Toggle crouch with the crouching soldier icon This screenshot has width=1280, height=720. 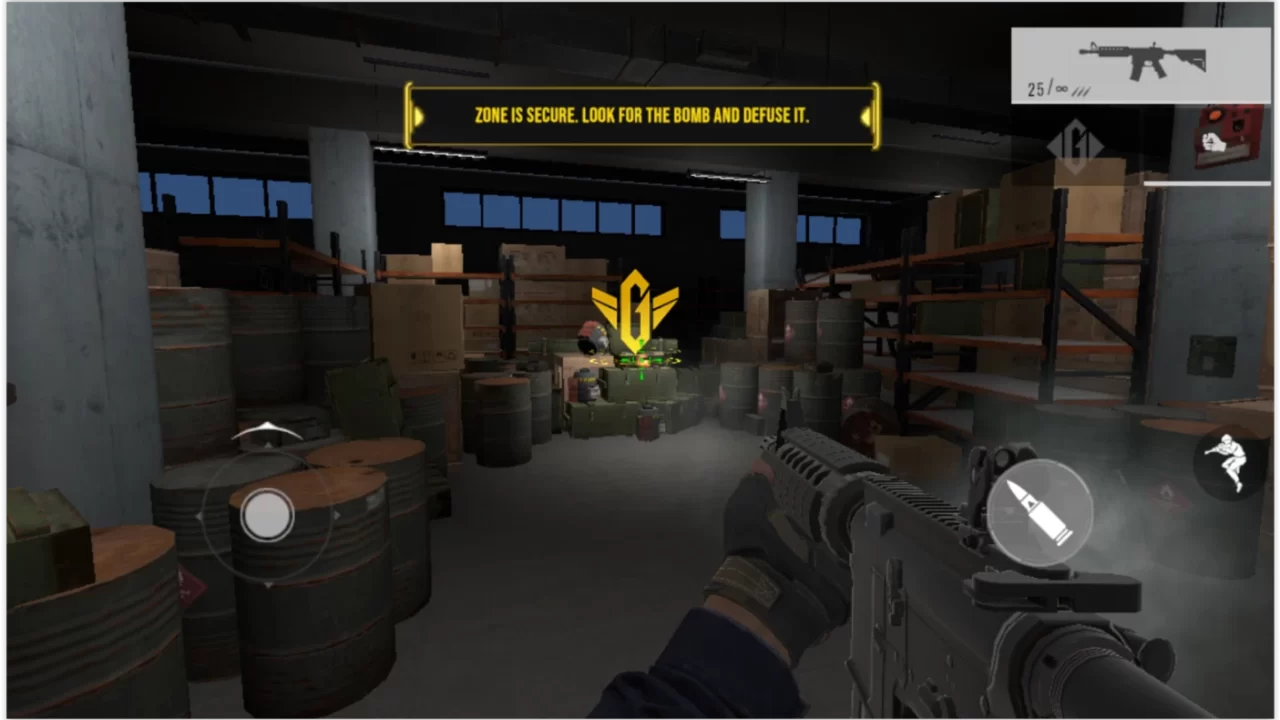point(1230,461)
